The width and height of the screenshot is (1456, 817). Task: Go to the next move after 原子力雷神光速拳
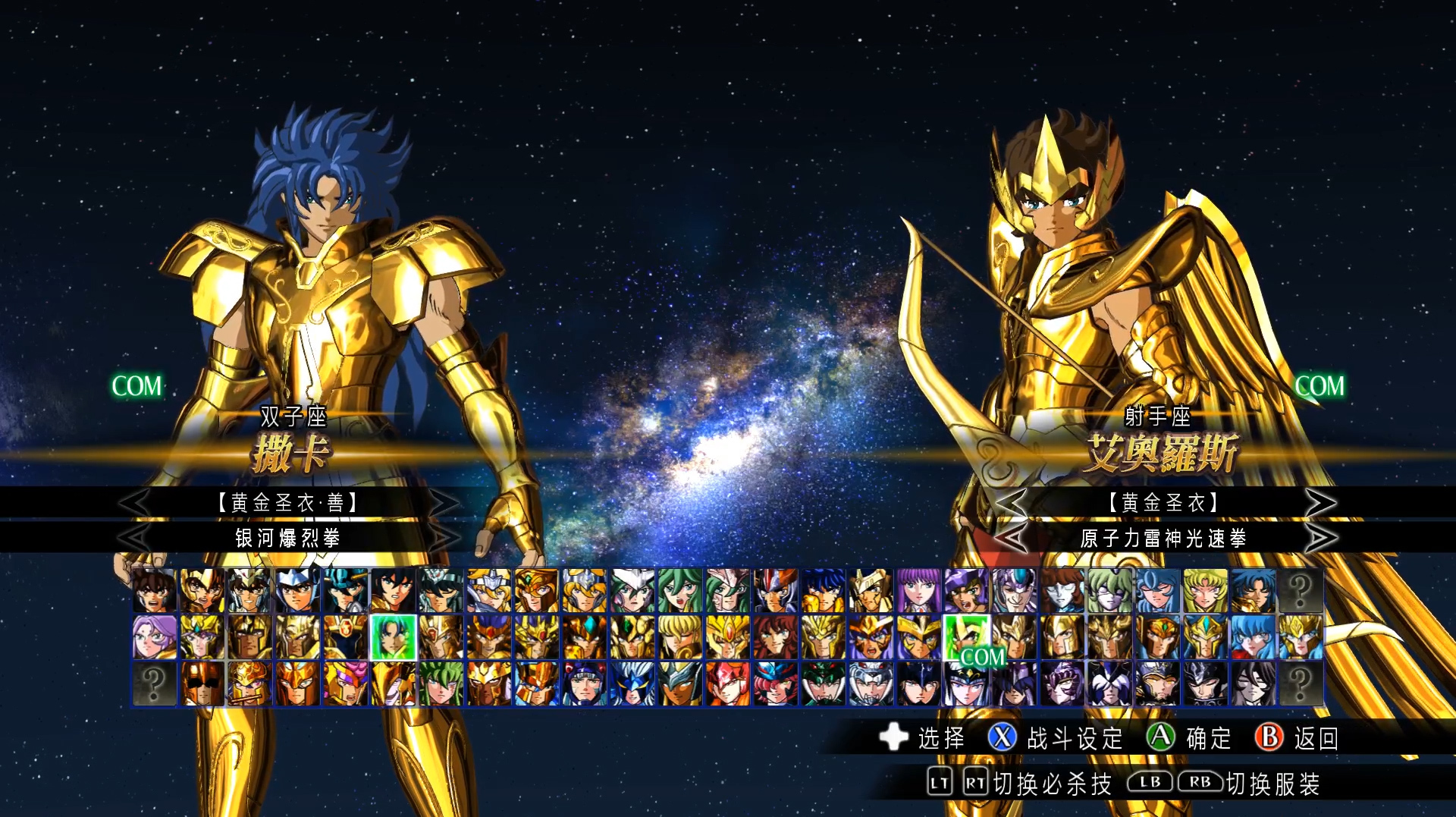click(1320, 538)
